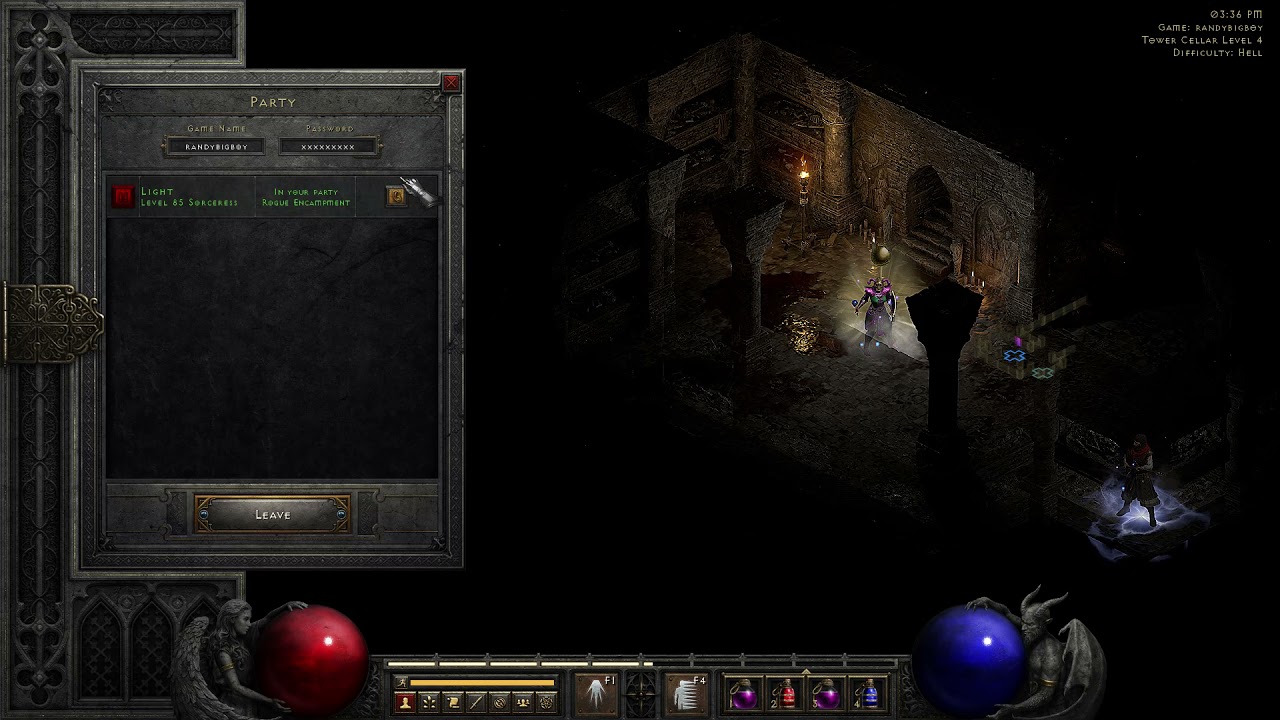
Task: Select the right skill bound to F4
Action: pos(687,693)
